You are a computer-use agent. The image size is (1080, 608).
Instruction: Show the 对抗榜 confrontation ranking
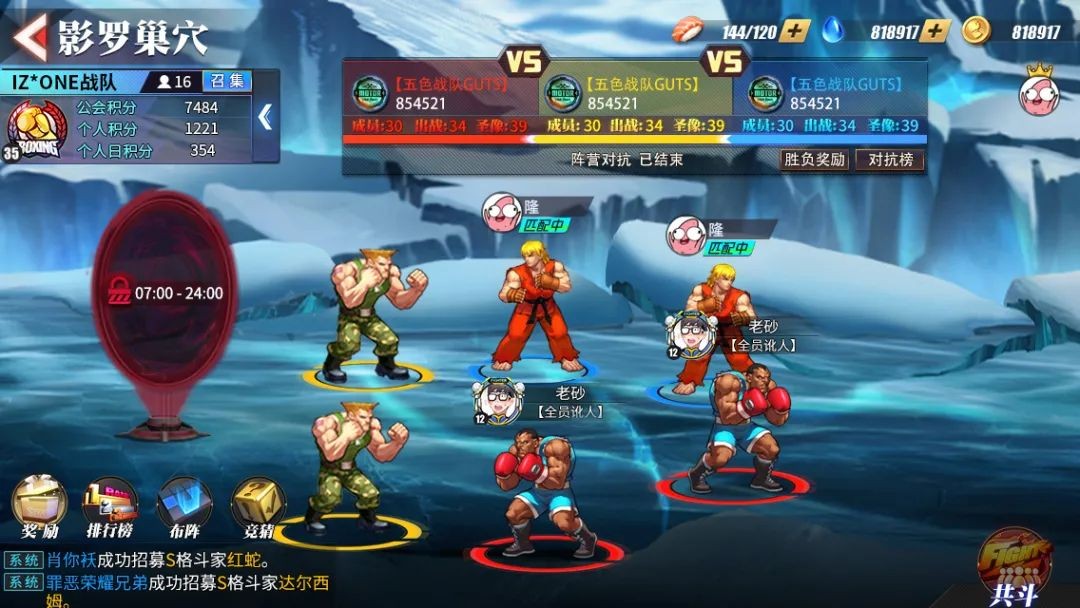pyautogui.click(x=890, y=159)
